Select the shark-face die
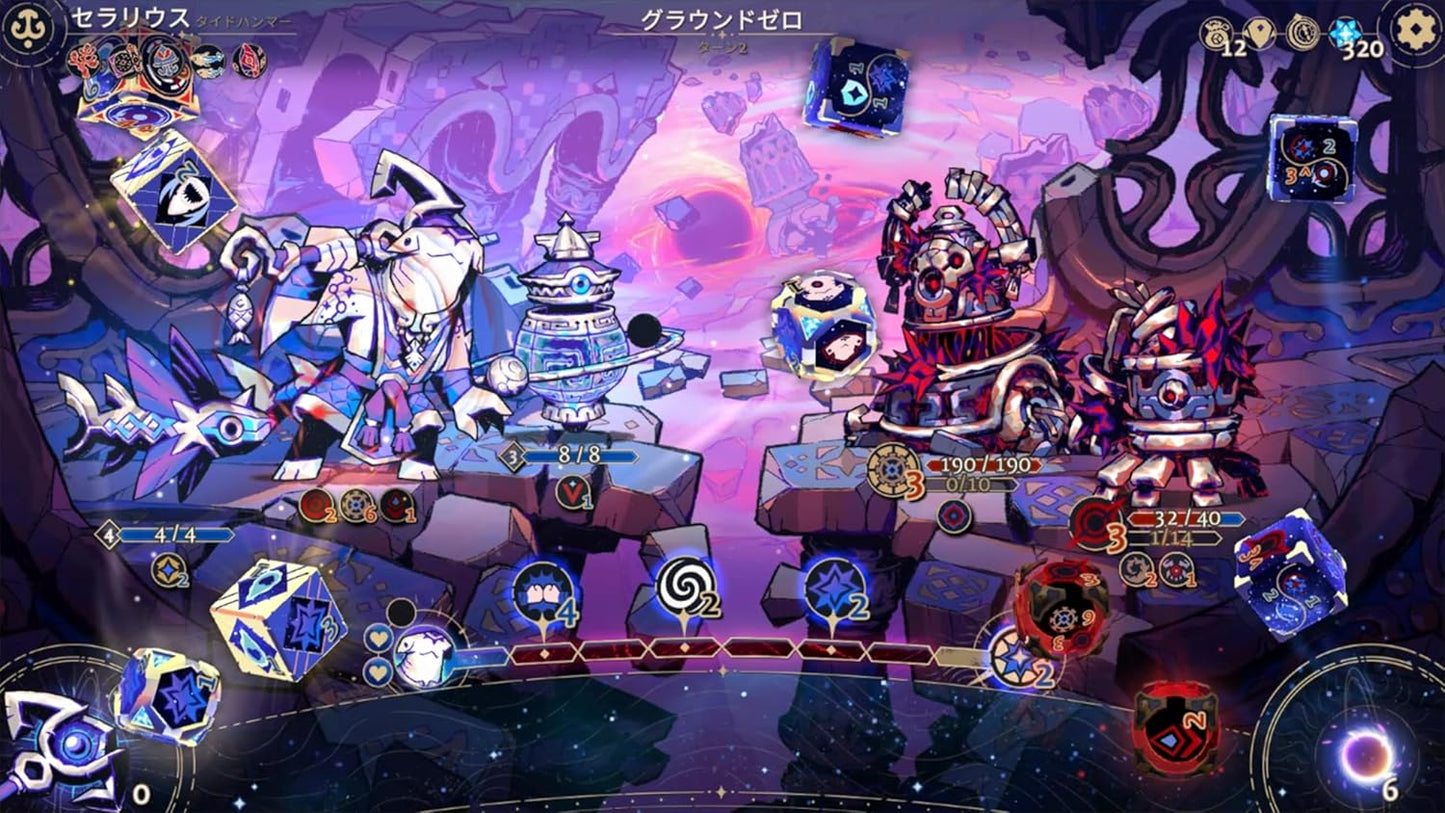The height and width of the screenshot is (813, 1445). coord(174,192)
